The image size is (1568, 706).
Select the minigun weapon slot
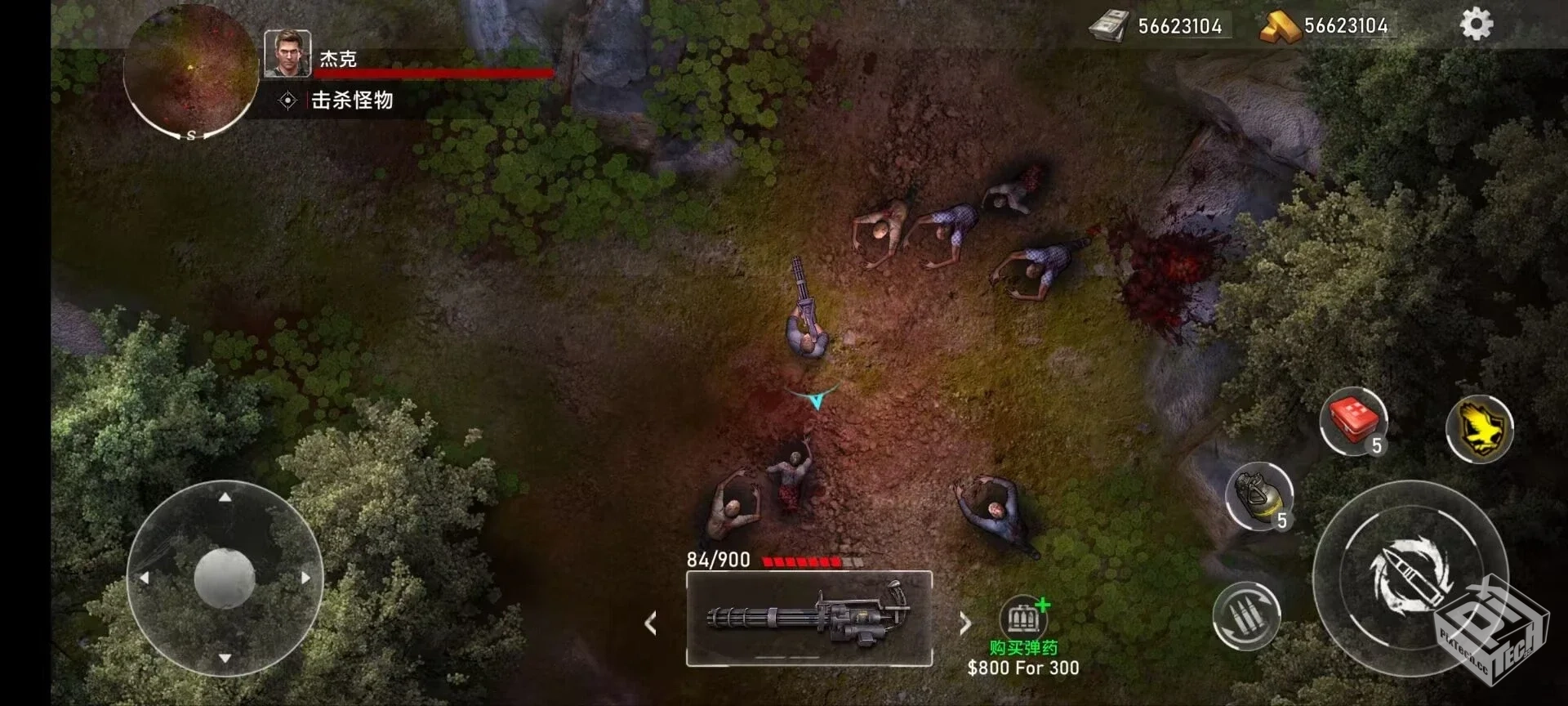pos(808,618)
